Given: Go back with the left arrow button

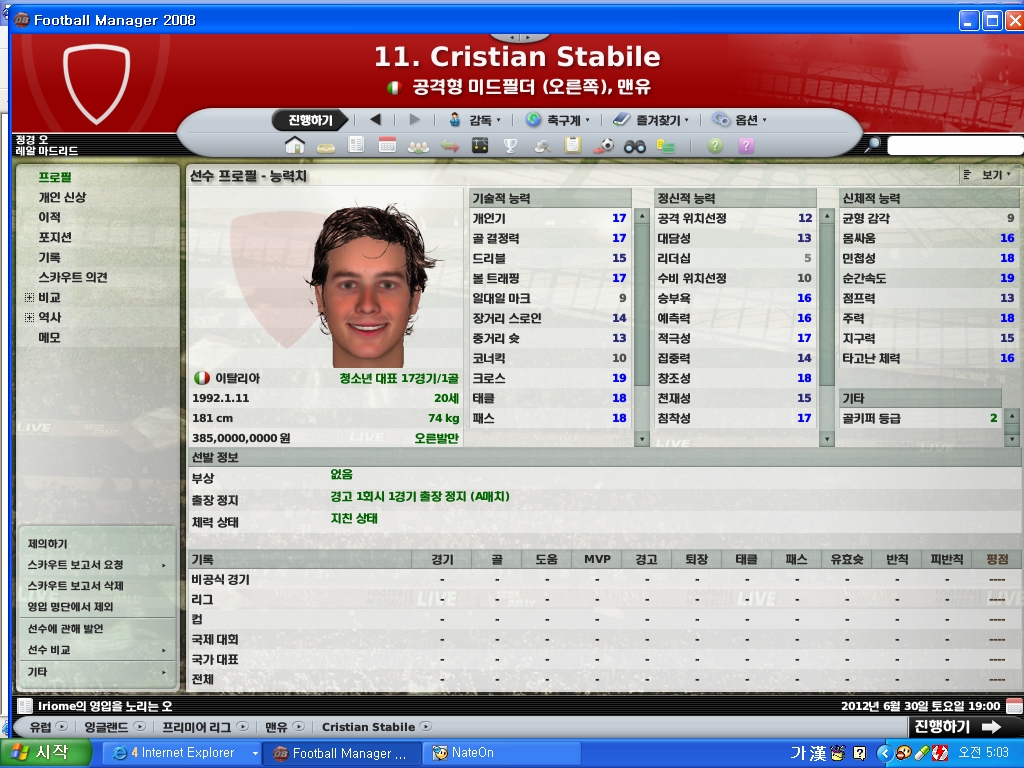Looking at the screenshot, I should click(x=375, y=120).
